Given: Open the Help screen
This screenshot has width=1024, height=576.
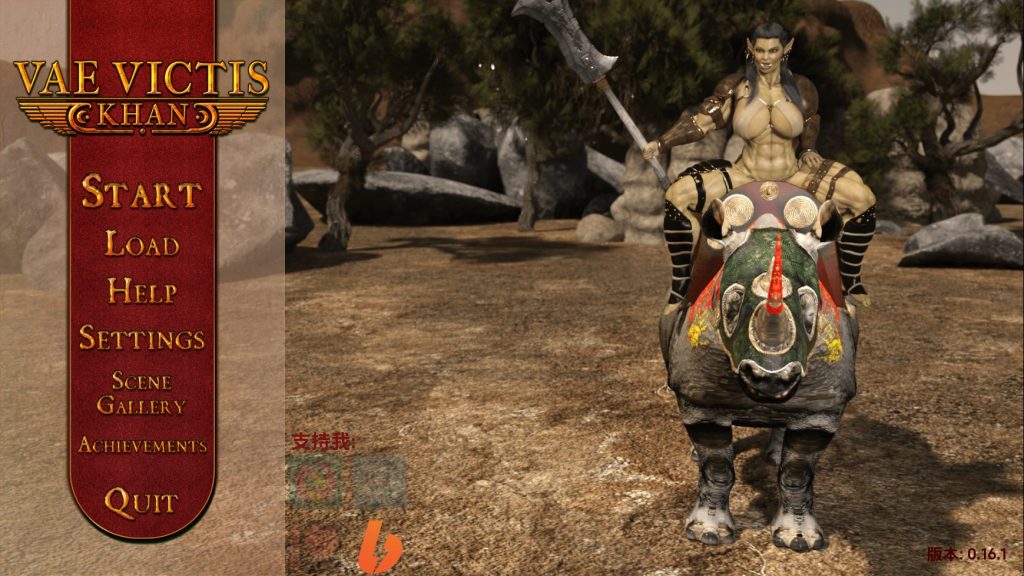Looking at the screenshot, I should (142, 292).
